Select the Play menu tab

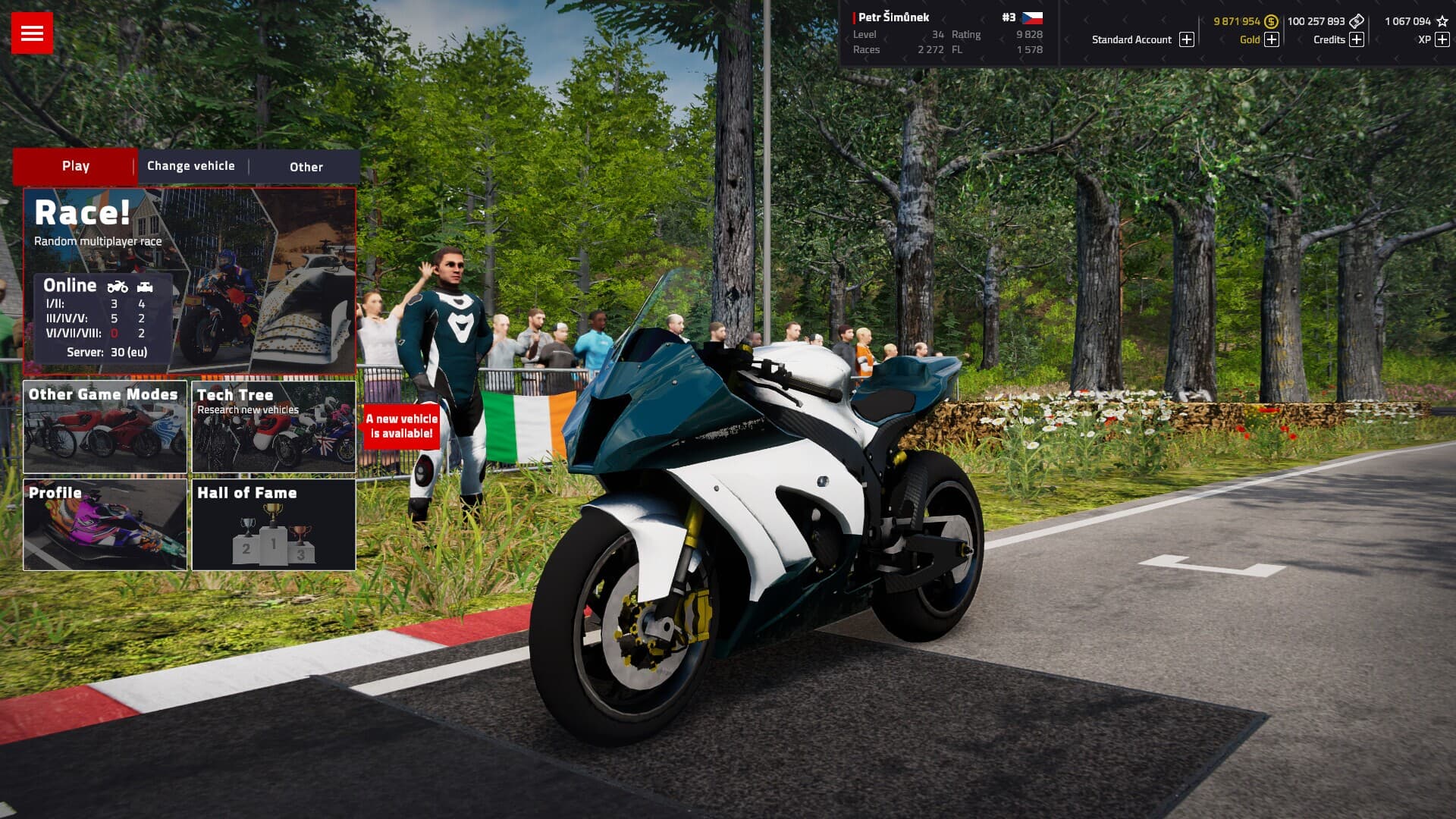point(75,165)
